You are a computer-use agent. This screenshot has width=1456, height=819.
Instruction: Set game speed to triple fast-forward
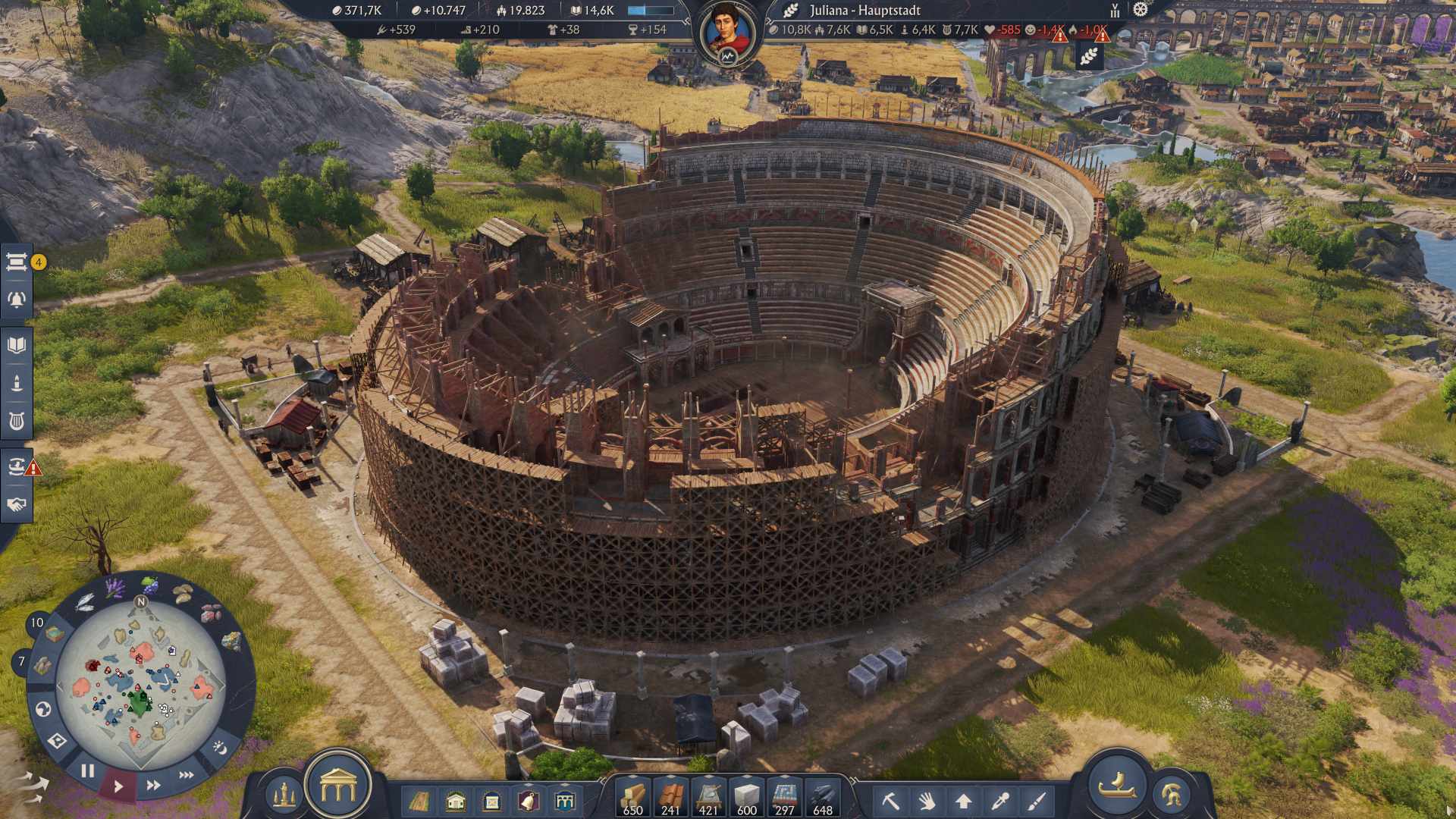tap(187, 775)
